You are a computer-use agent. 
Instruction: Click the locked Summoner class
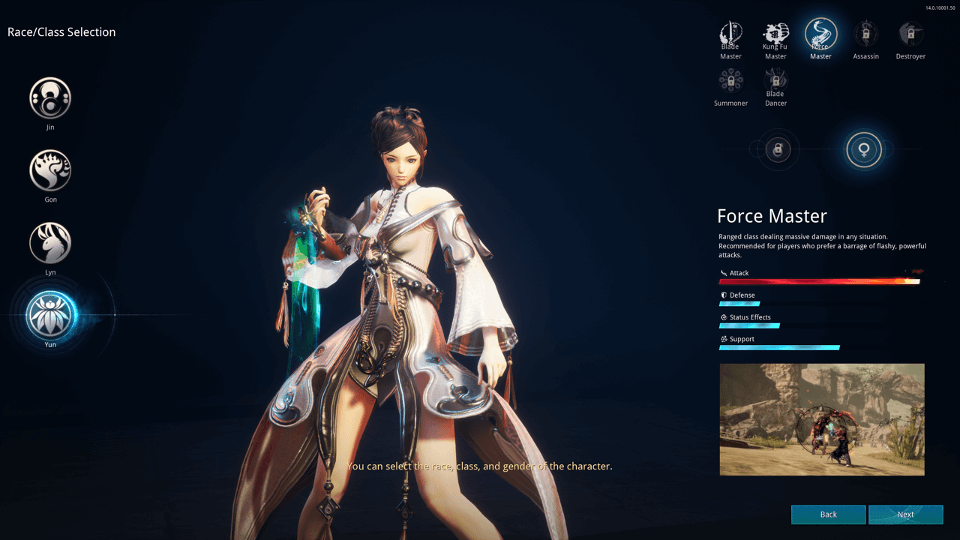(x=731, y=81)
